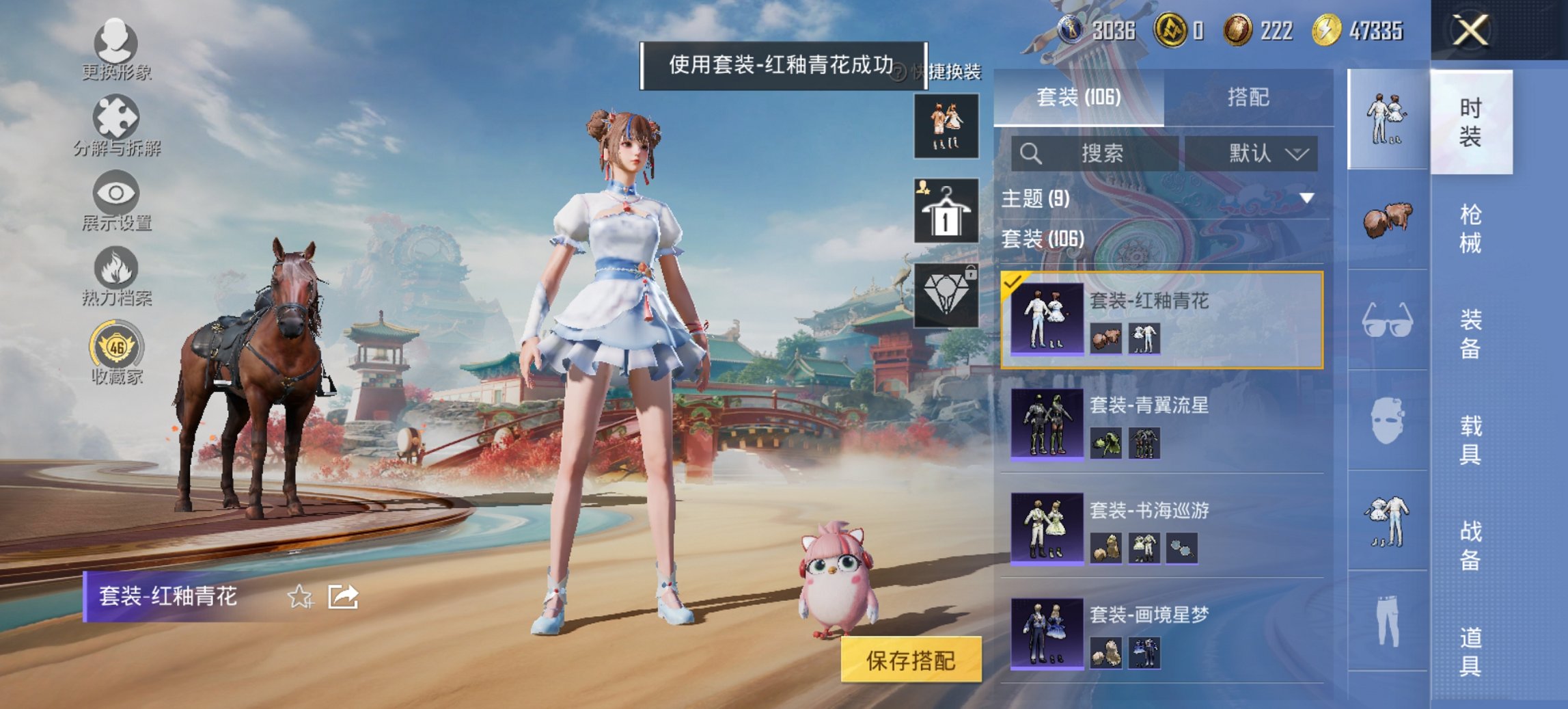The image size is (1568, 709).
Task: Open the 更换形象 avatar change panel
Action: pos(116,51)
